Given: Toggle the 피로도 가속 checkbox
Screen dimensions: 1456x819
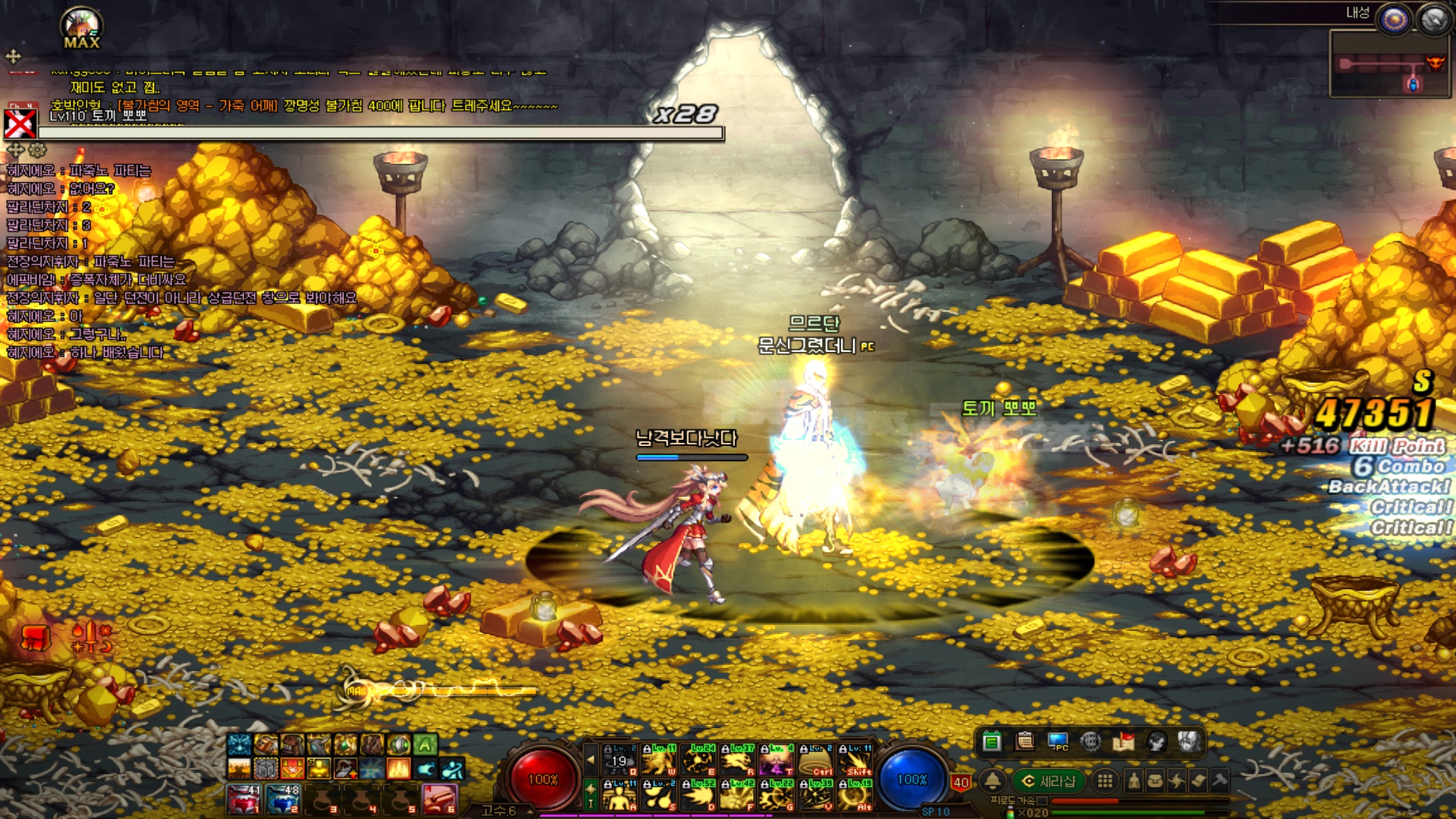Looking at the screenshot, I should click(1042, 801).
